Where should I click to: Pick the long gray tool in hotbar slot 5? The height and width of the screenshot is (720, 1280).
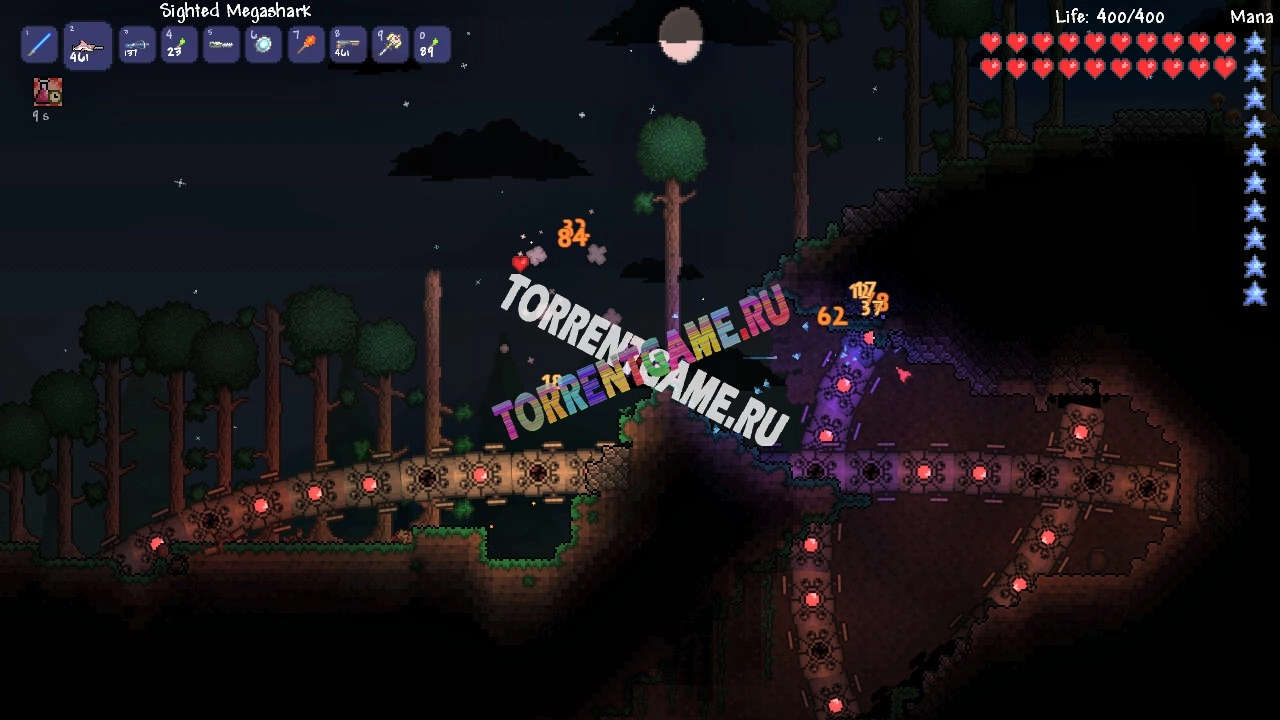click(221, 45)
